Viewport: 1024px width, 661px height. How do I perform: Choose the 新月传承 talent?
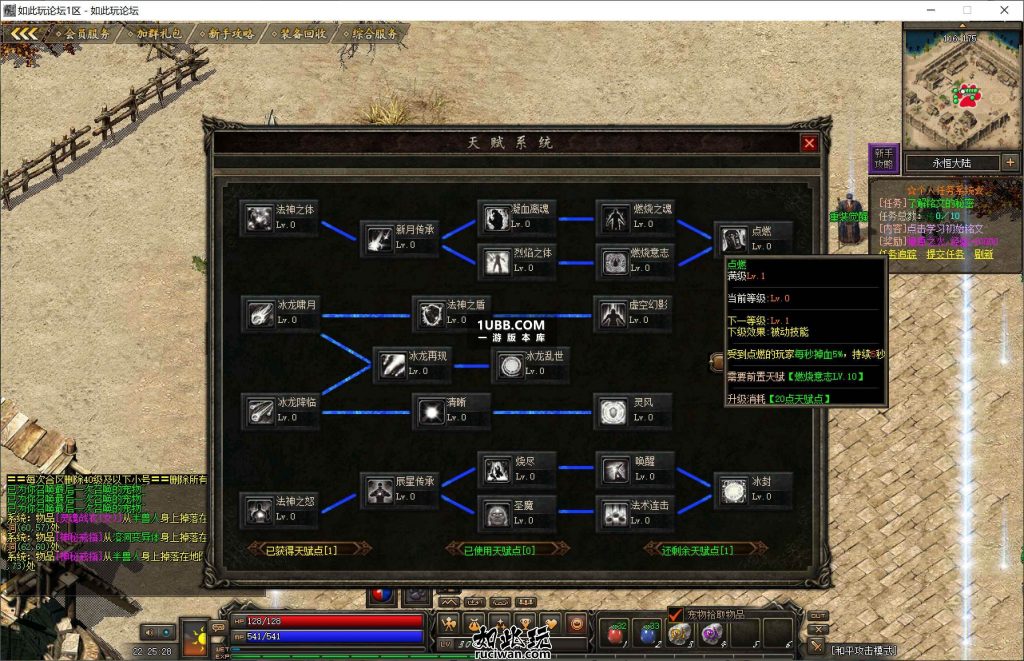(380, 238)
